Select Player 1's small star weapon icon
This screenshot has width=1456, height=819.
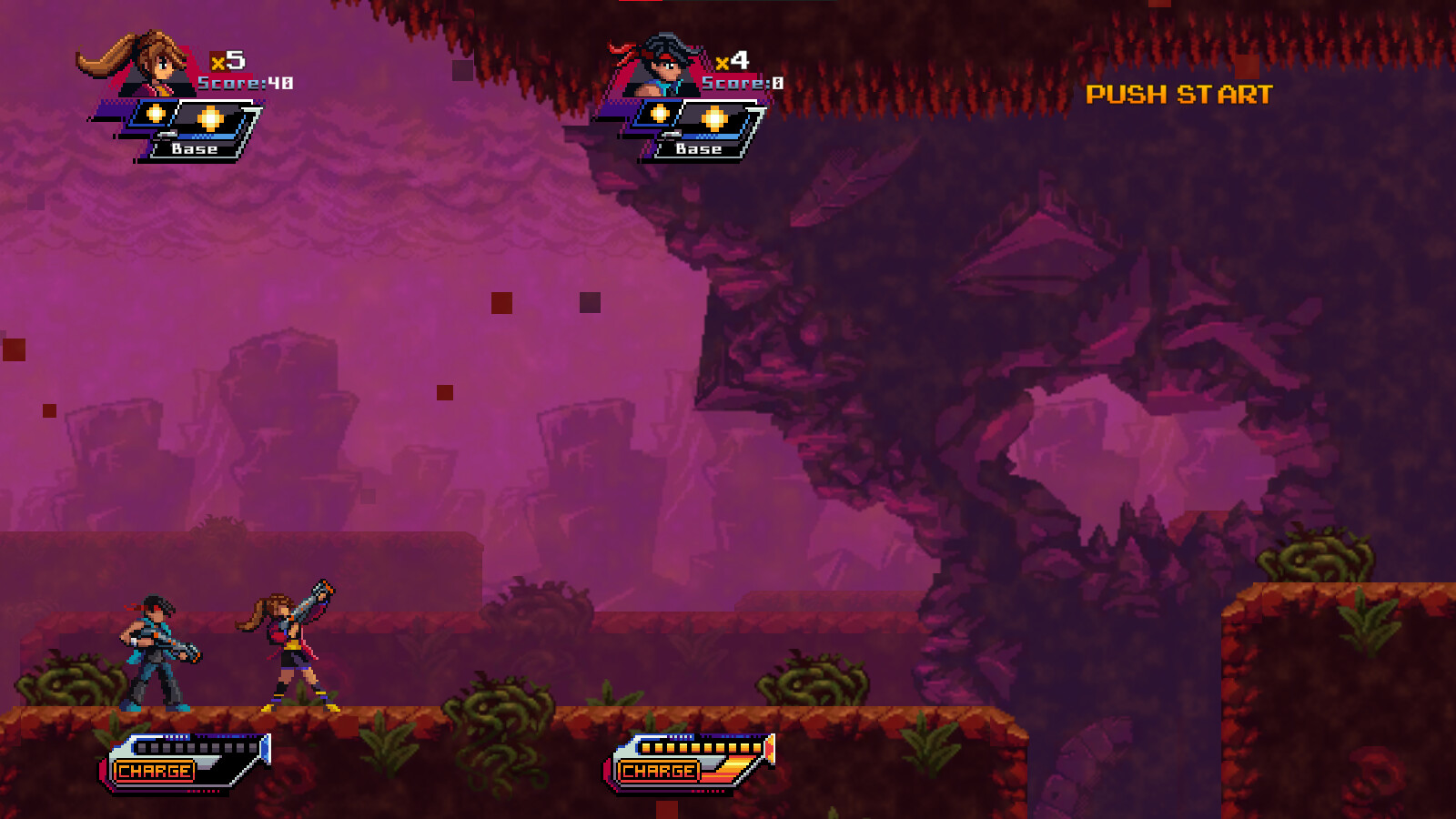pyautogui.click(x=156, y=115)
